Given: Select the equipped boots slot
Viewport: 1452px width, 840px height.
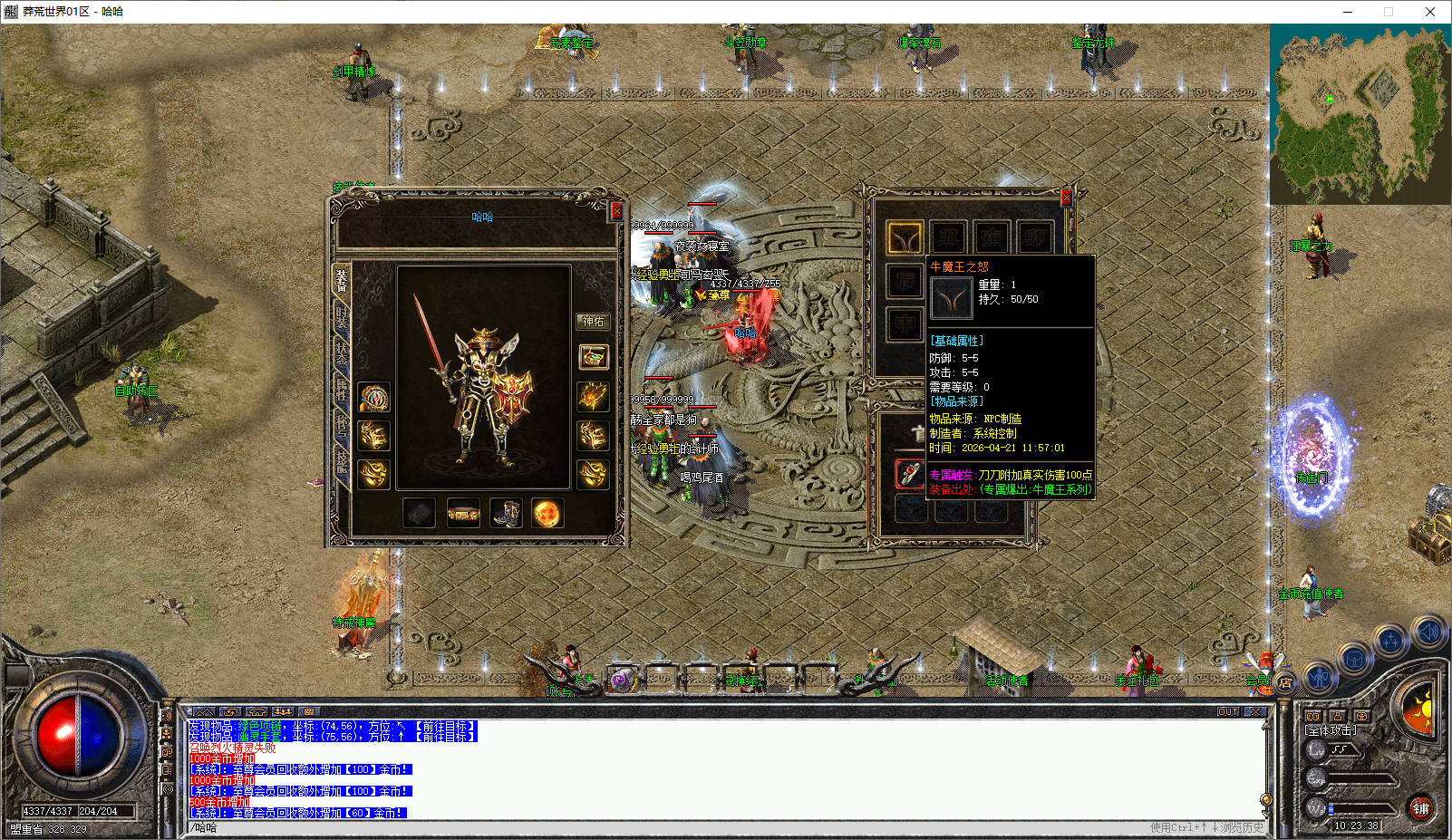Looking at the screenshot, I should (505, 513).
